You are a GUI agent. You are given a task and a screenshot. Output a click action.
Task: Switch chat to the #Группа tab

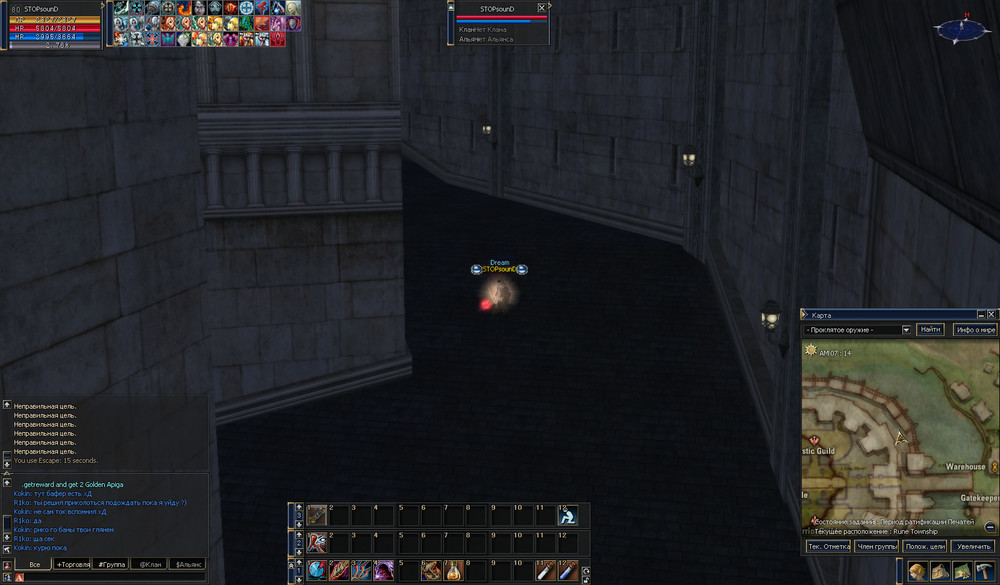click(x=110, y=564)
